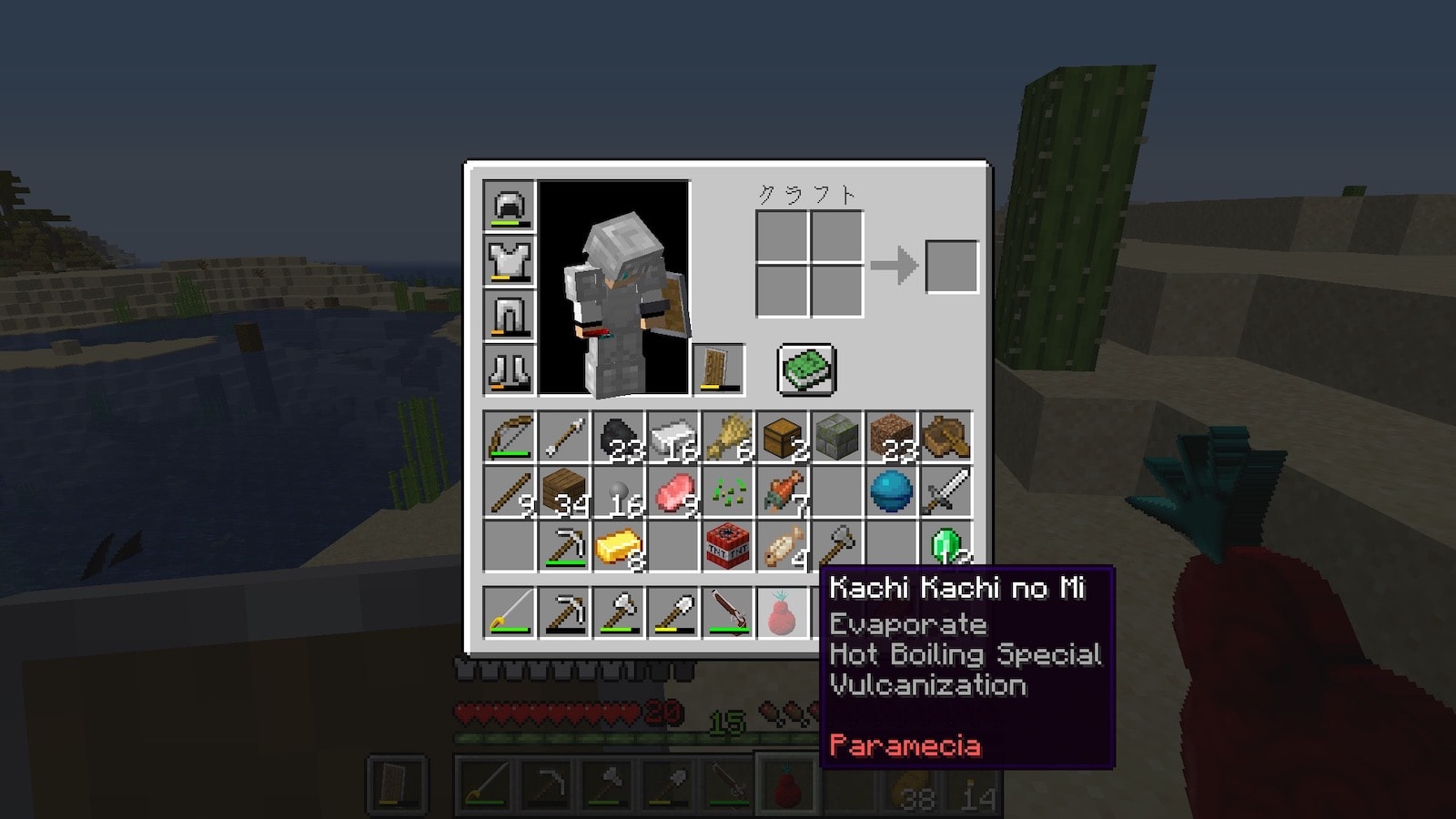Image resolution: width=1456 pixels, height=819 pixels.
Task: Select the iron helmet armor slot
Action: pos(510,207)
